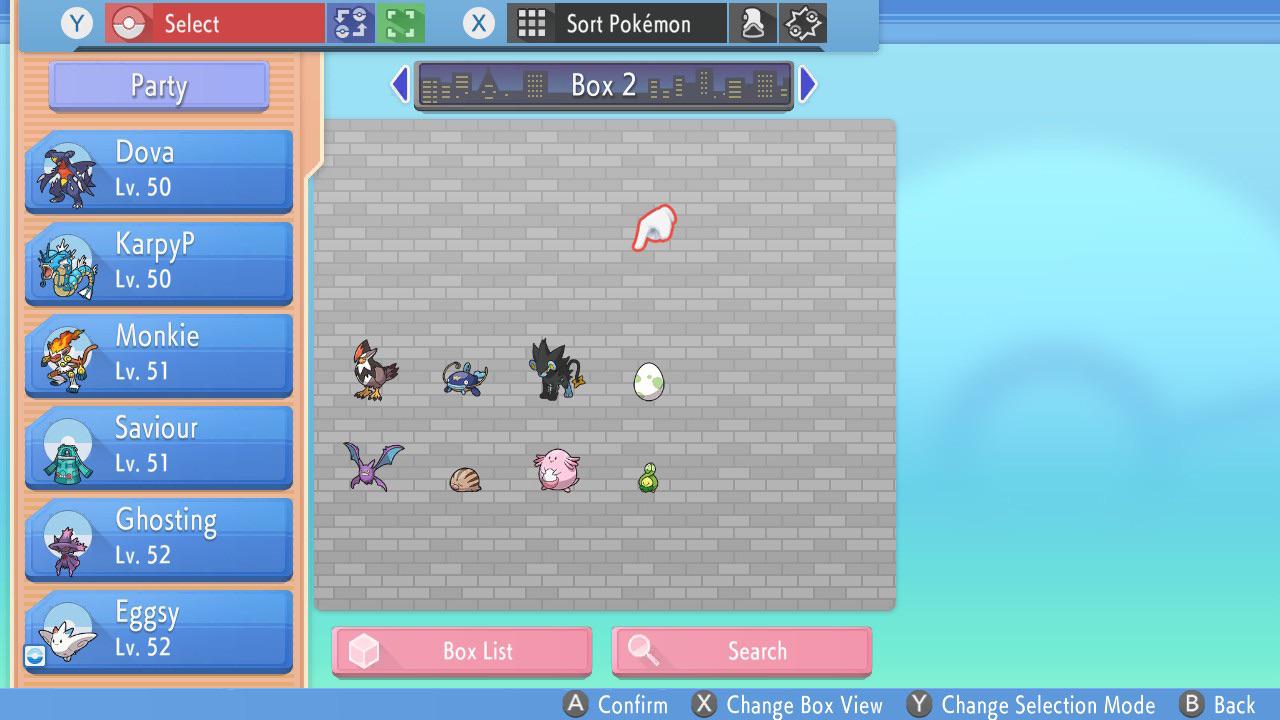Click the cube icon on Box List button

tap(366, 650)
